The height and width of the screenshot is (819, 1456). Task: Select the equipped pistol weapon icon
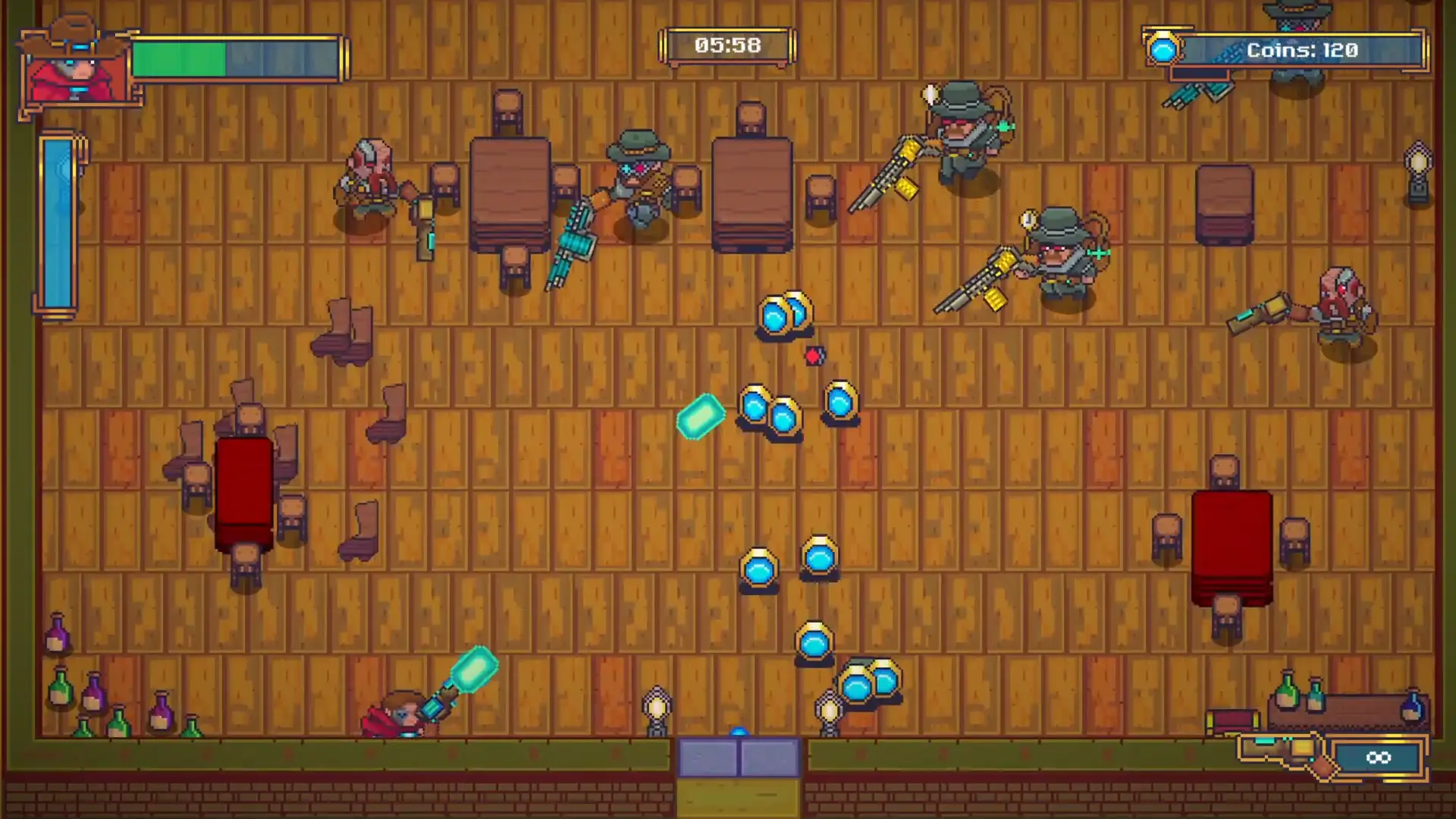[x=1286, y=753]
